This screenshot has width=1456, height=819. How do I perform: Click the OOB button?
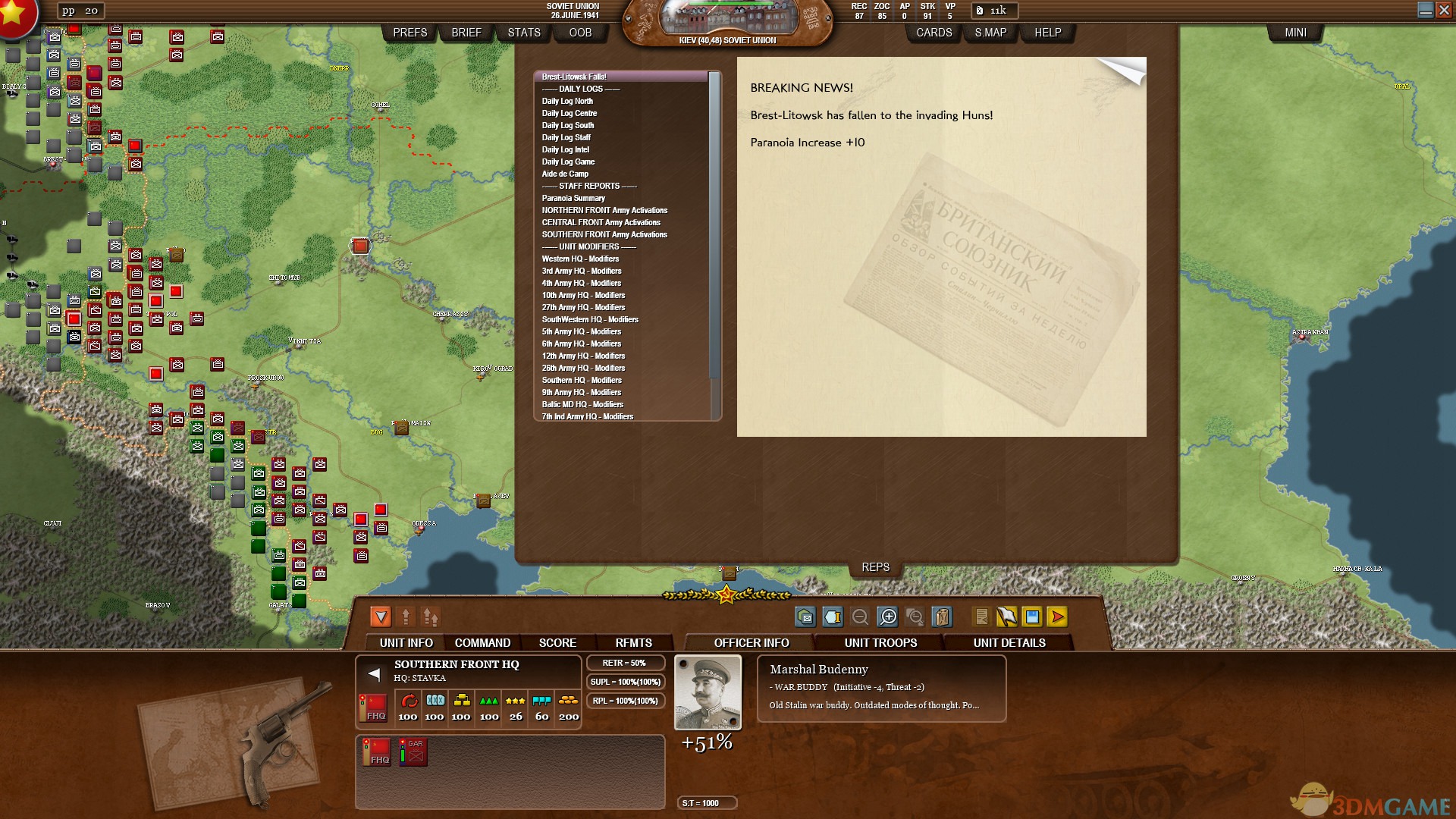pyautogui.click(x=579, y=32)
